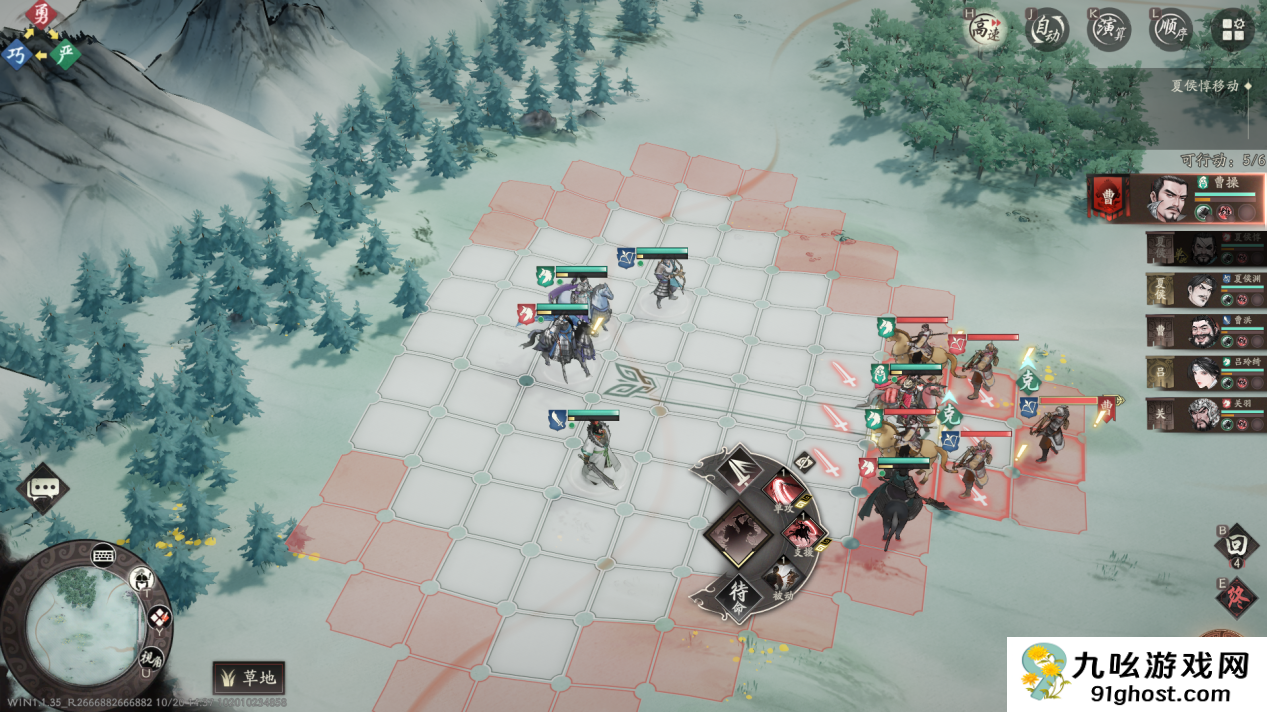
Task: Show the turn order (顺序) panel
Action: coord(1170,29)
